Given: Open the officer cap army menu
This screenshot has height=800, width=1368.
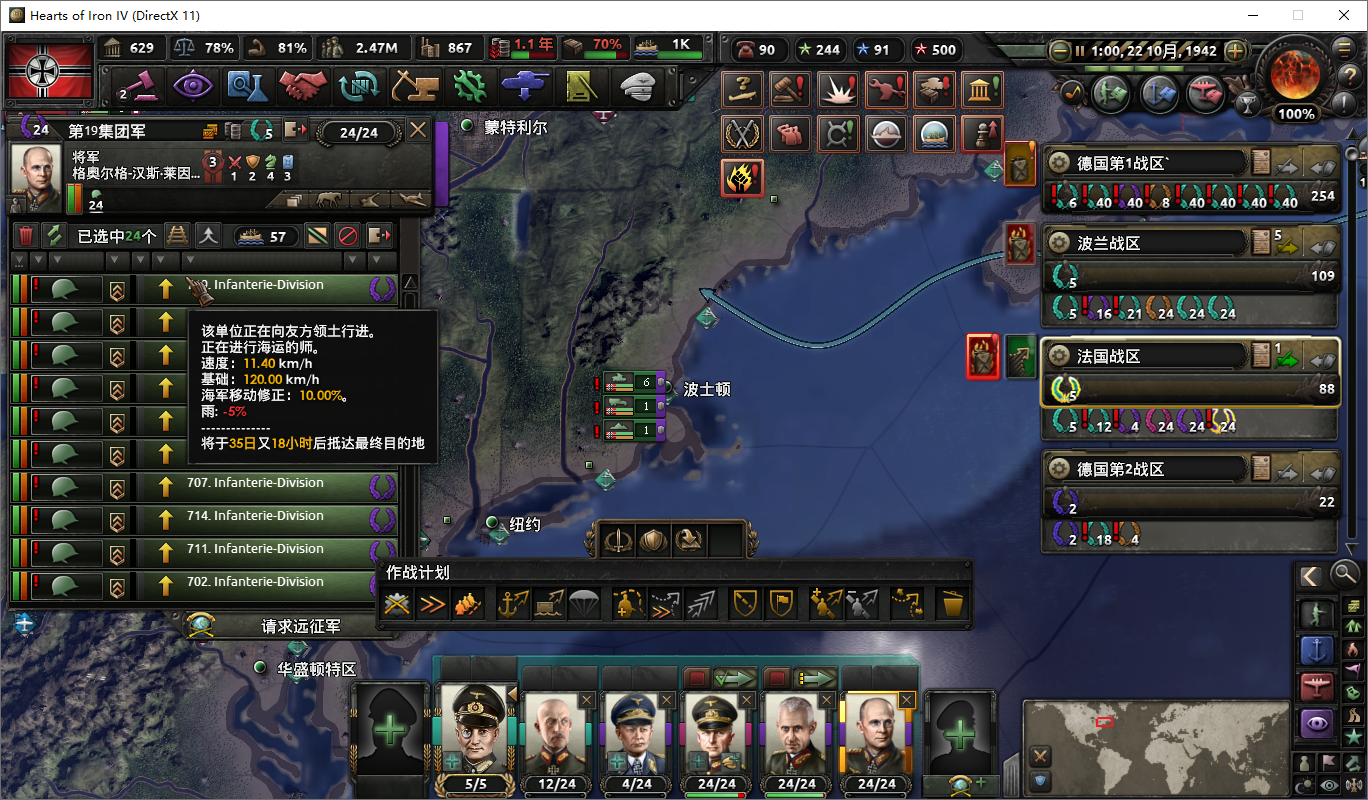Looking at the screenshot, I should pyautogui.click(x=636, y=86).
